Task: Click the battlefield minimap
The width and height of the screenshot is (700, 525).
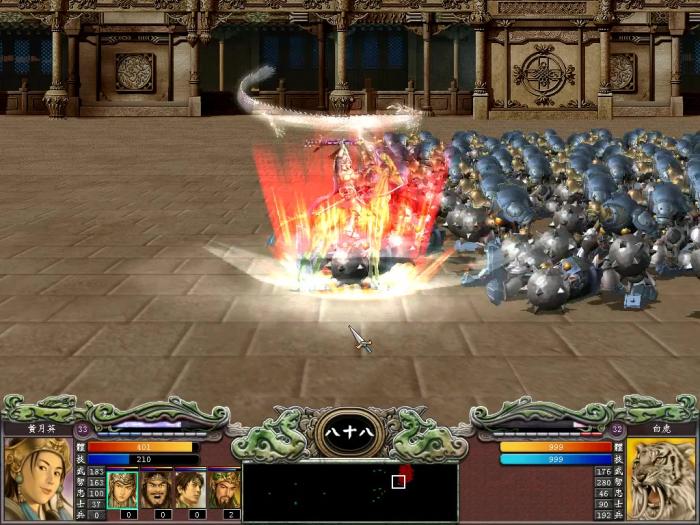Action: pos(350,491)
